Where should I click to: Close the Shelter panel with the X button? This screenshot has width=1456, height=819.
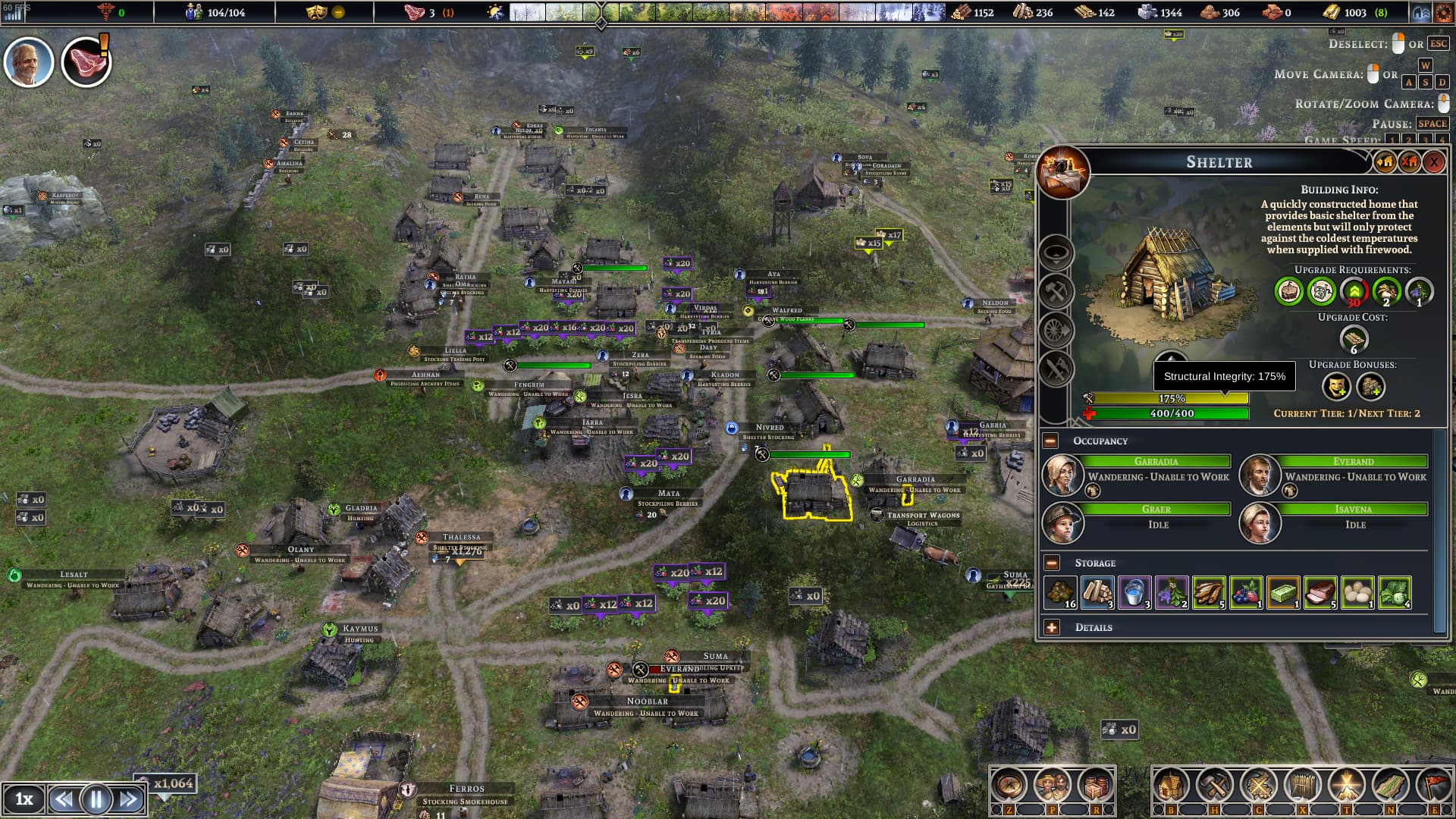pyautogui.click(x=1433, y=162)
